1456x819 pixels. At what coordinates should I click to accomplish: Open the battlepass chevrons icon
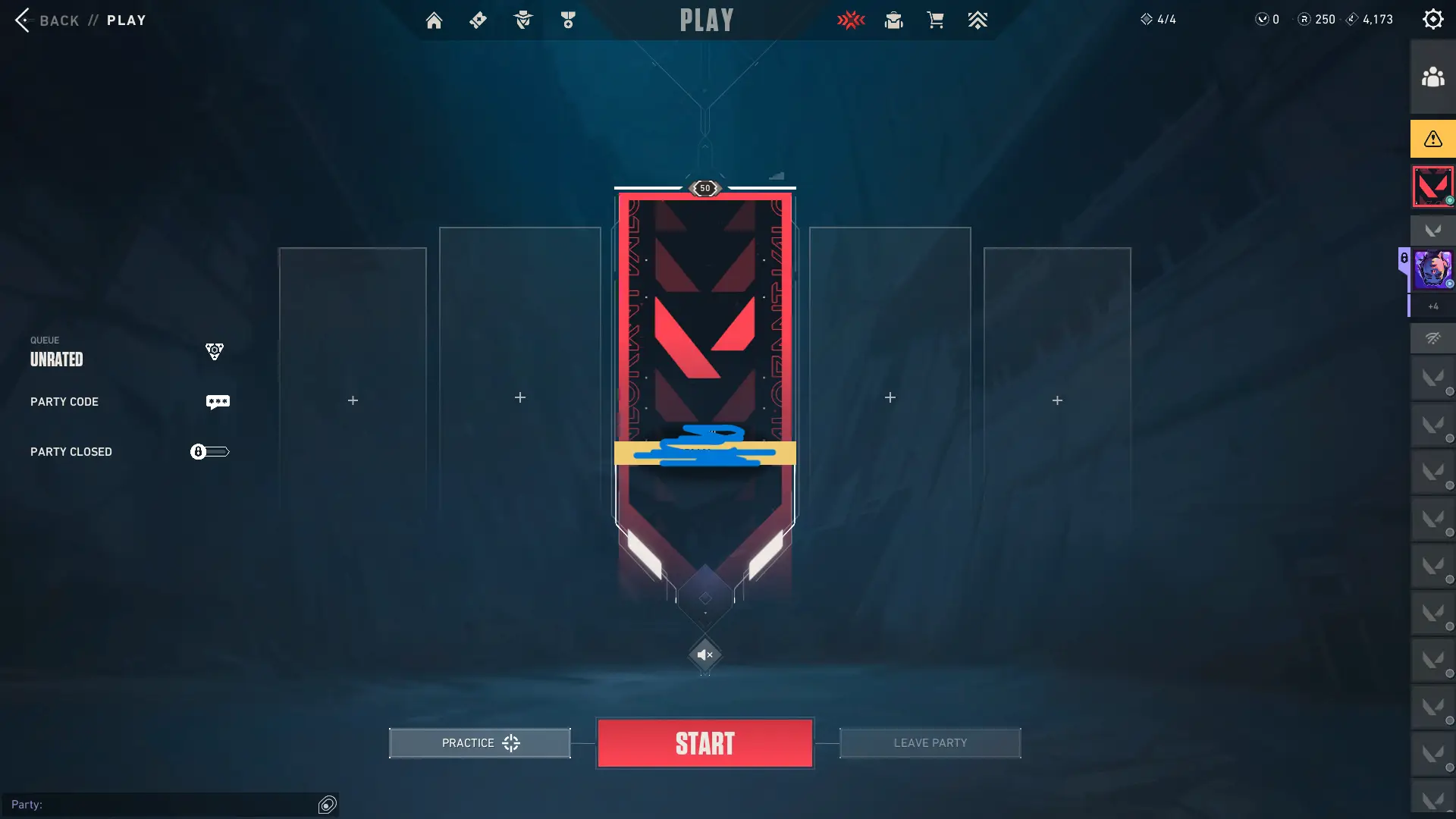(x=977, y=20)
